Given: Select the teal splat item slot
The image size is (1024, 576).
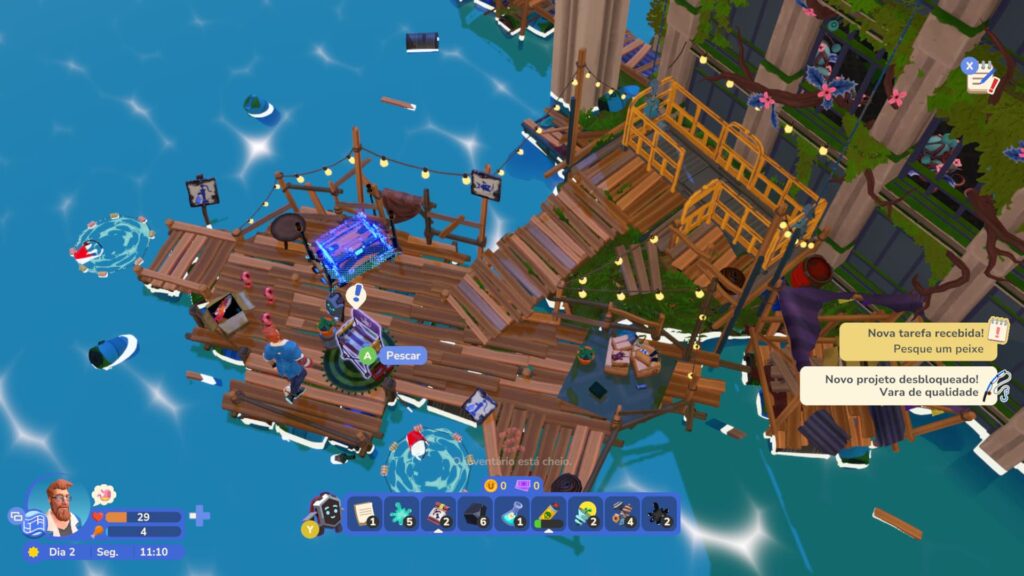Looking at the screenshot, I should pyautogui.click(x=401, y=514).
